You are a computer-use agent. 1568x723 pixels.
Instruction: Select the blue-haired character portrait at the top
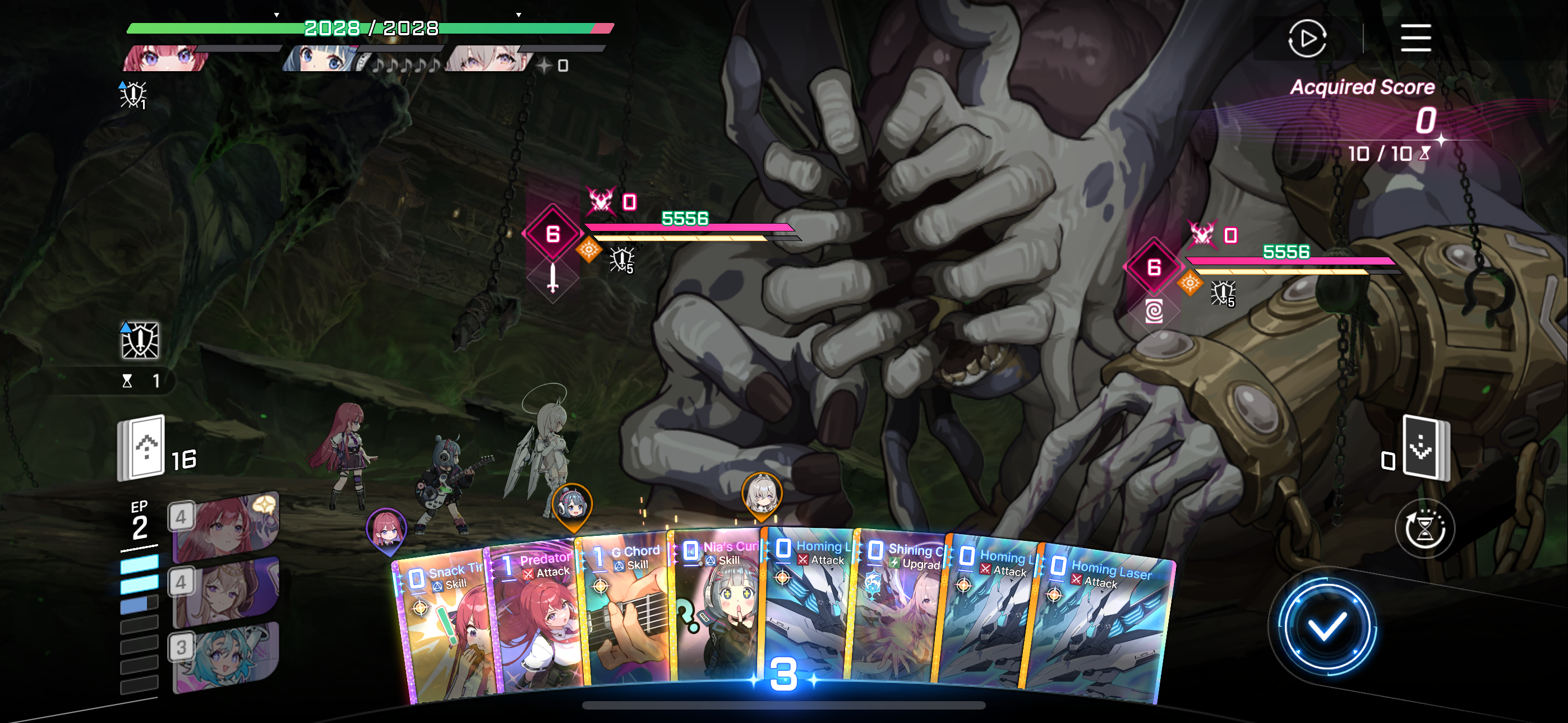322,59
